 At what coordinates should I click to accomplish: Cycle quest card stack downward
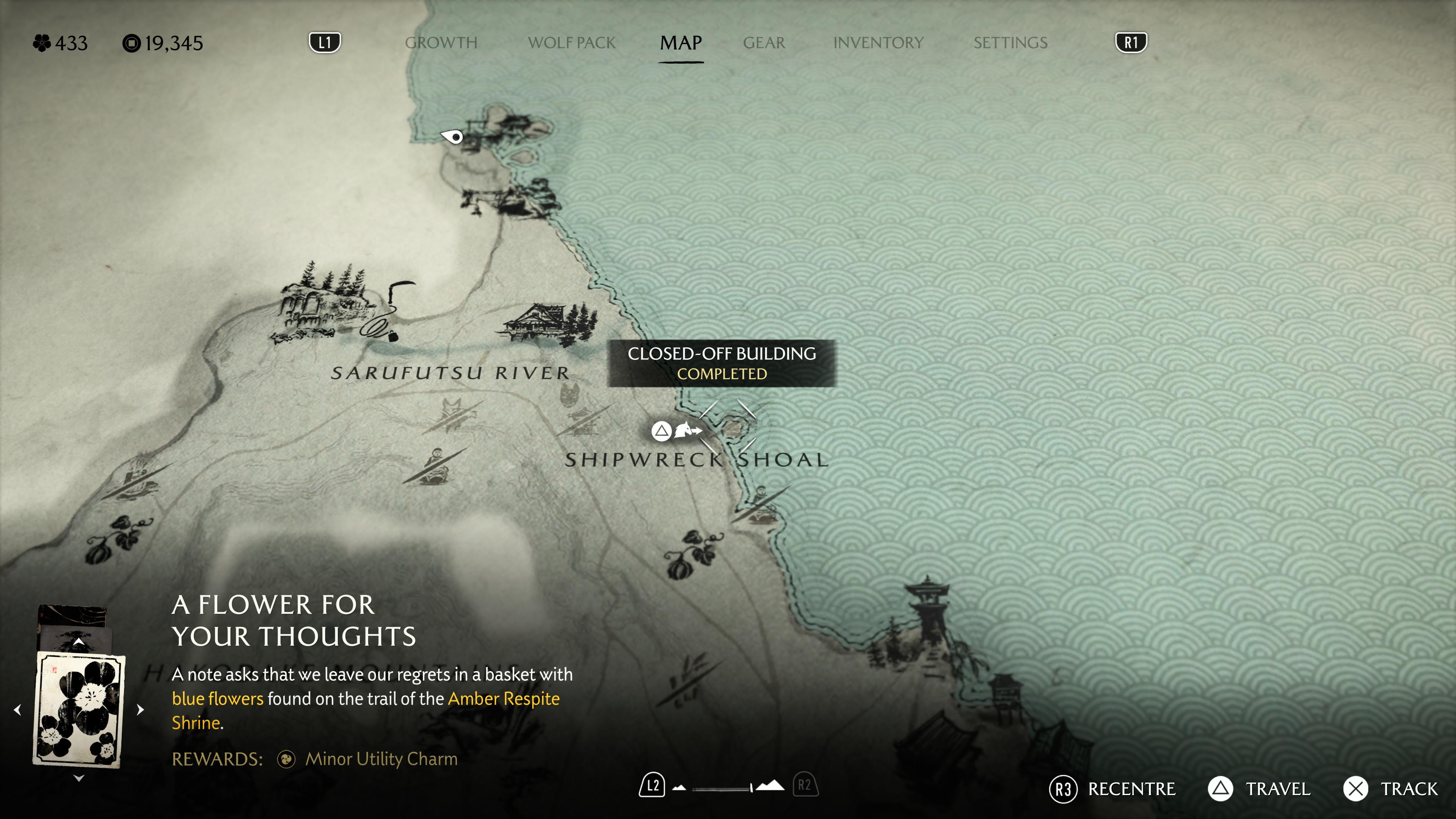(x=79, y=778)
